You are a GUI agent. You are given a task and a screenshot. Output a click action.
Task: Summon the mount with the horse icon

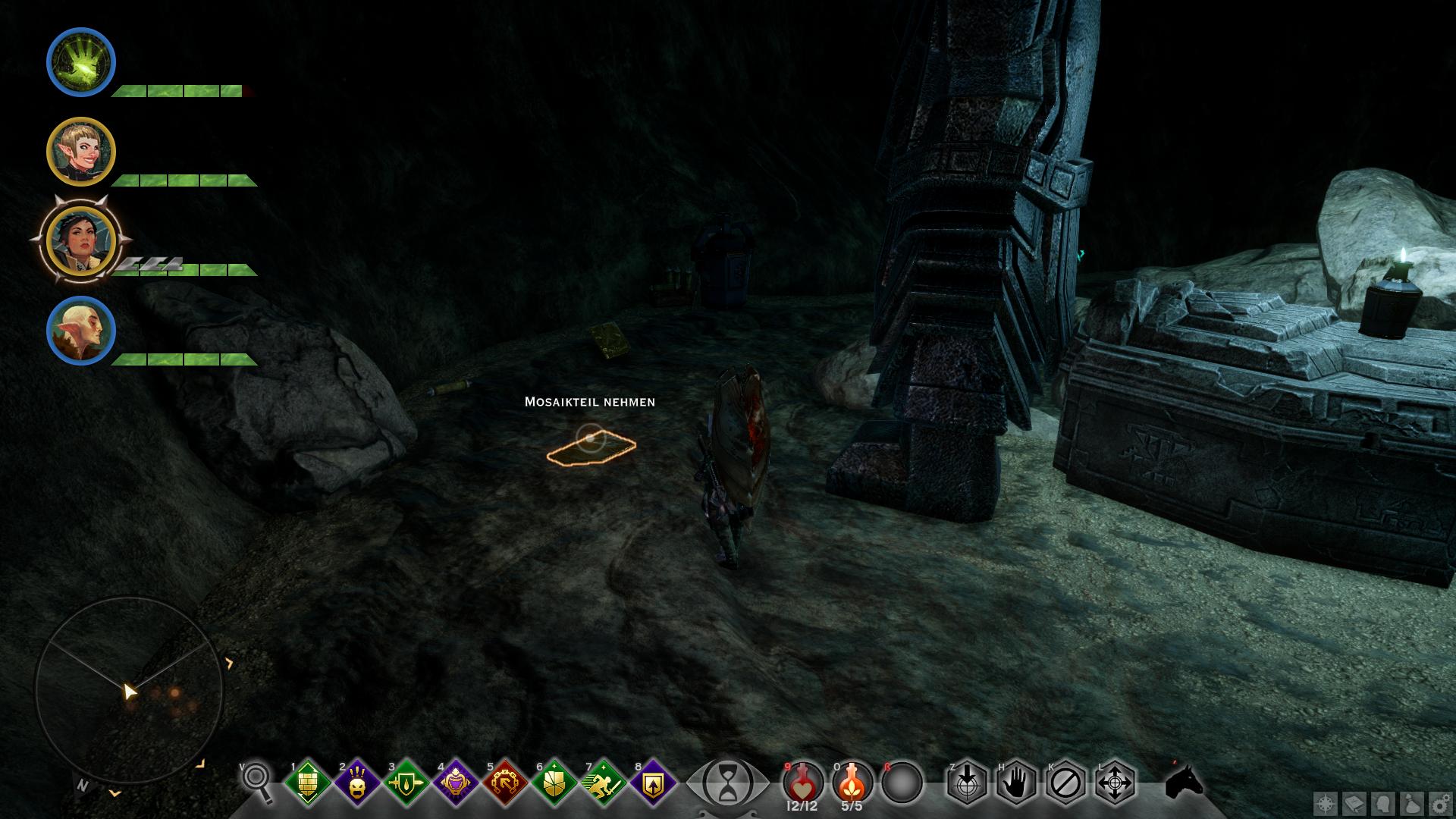point(1185,781)
